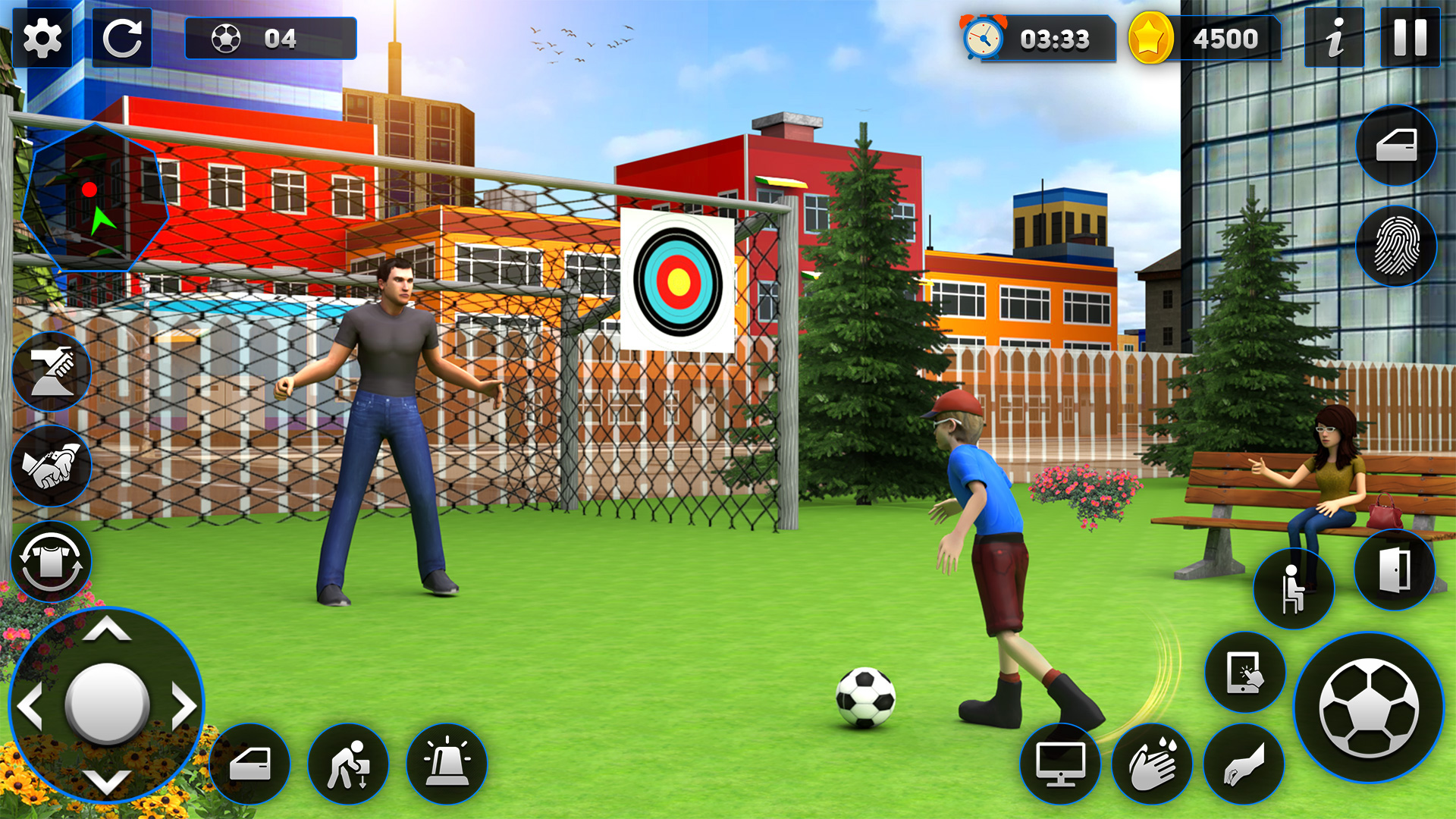Screen dimensions: 1456x819
Task: Open the settings gear menu
Action: click(x=43, y=38)
